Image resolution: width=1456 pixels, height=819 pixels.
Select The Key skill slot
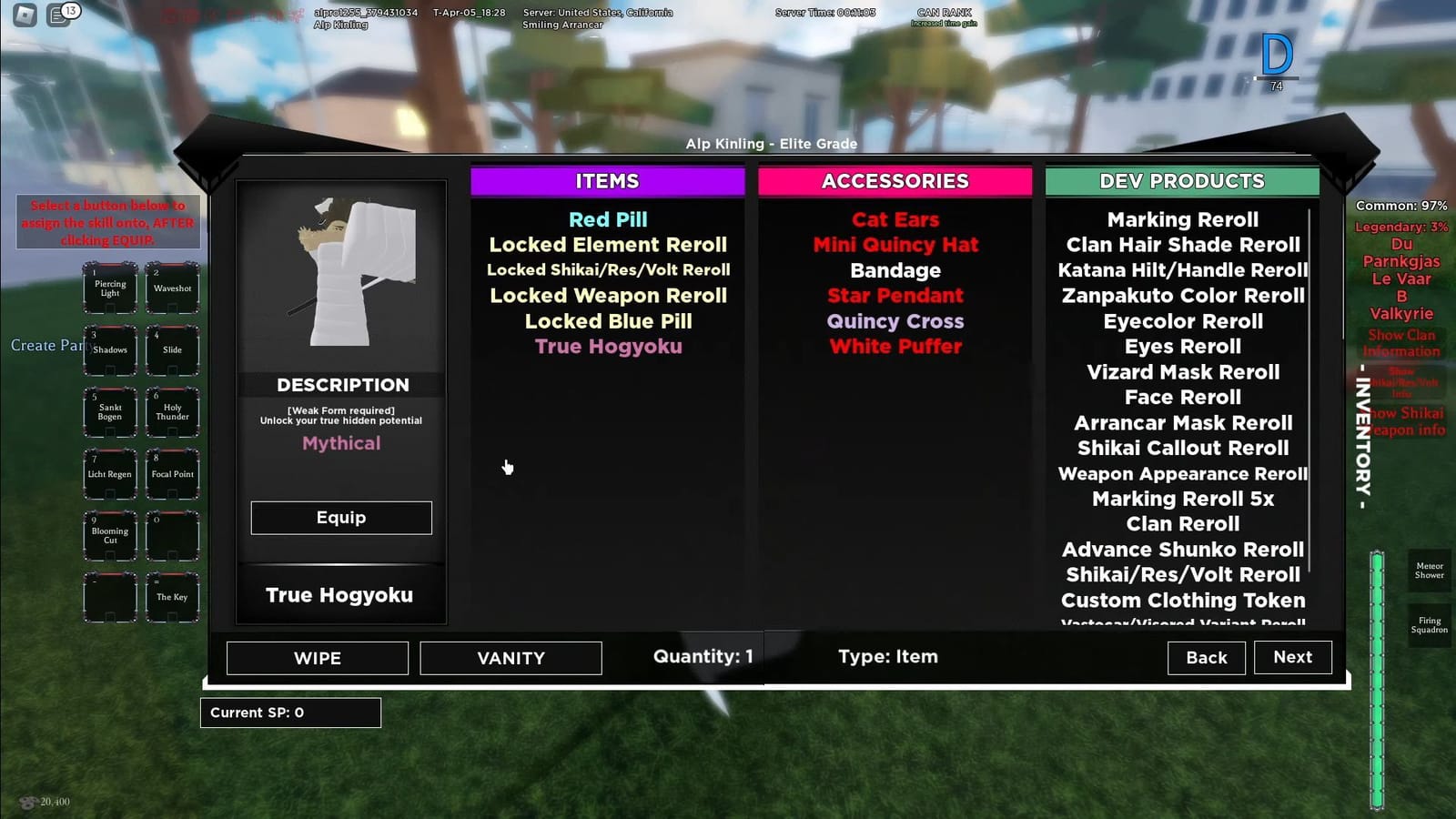(172, 597)
